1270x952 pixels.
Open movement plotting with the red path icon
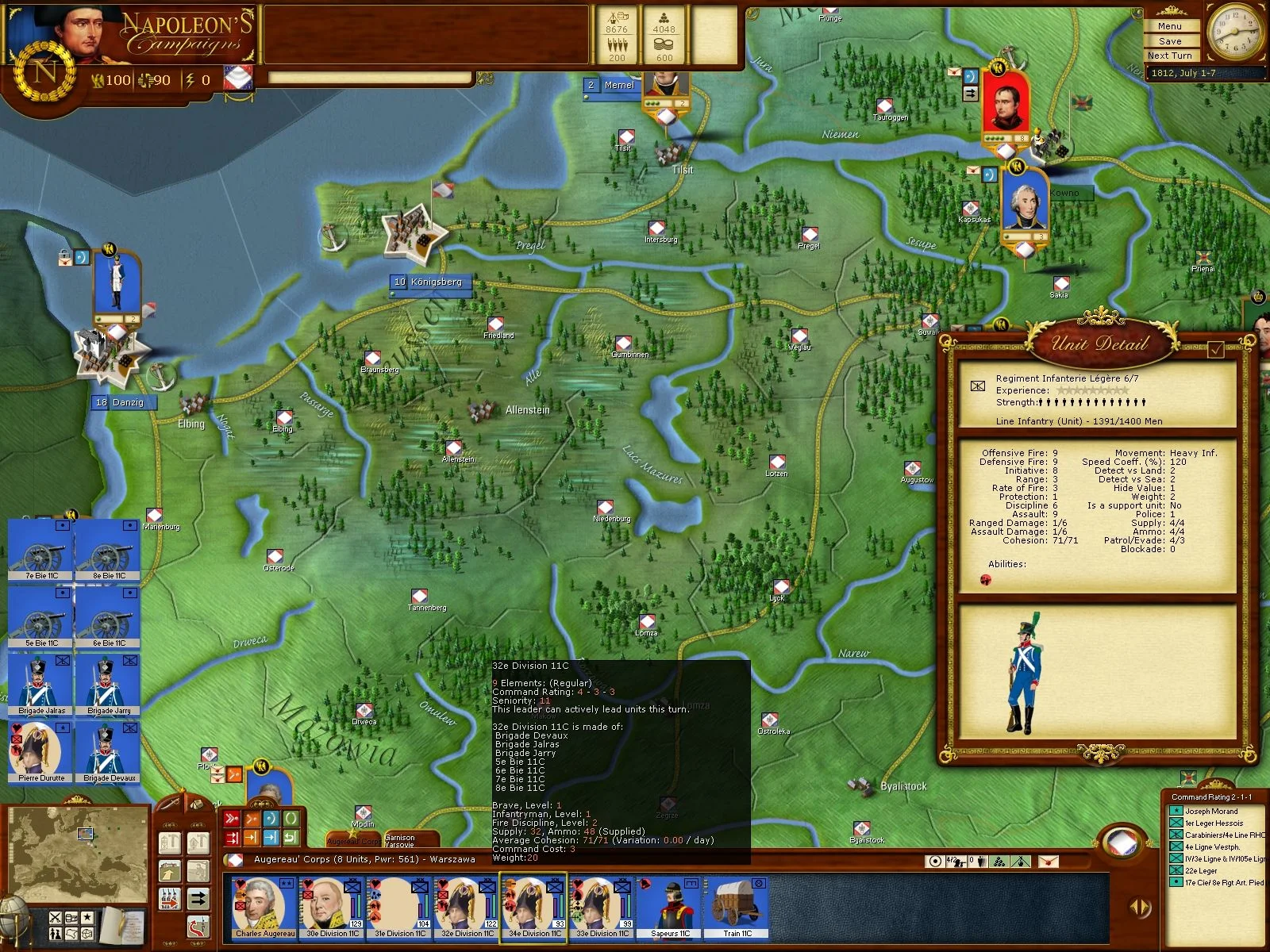[198, 927]
